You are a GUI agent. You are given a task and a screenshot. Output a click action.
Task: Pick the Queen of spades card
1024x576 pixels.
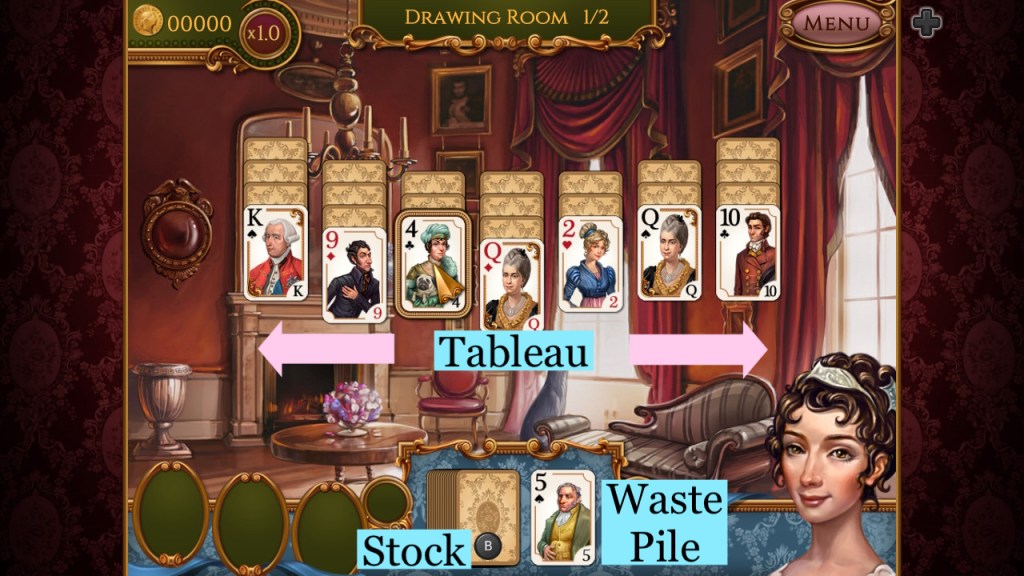669,252
